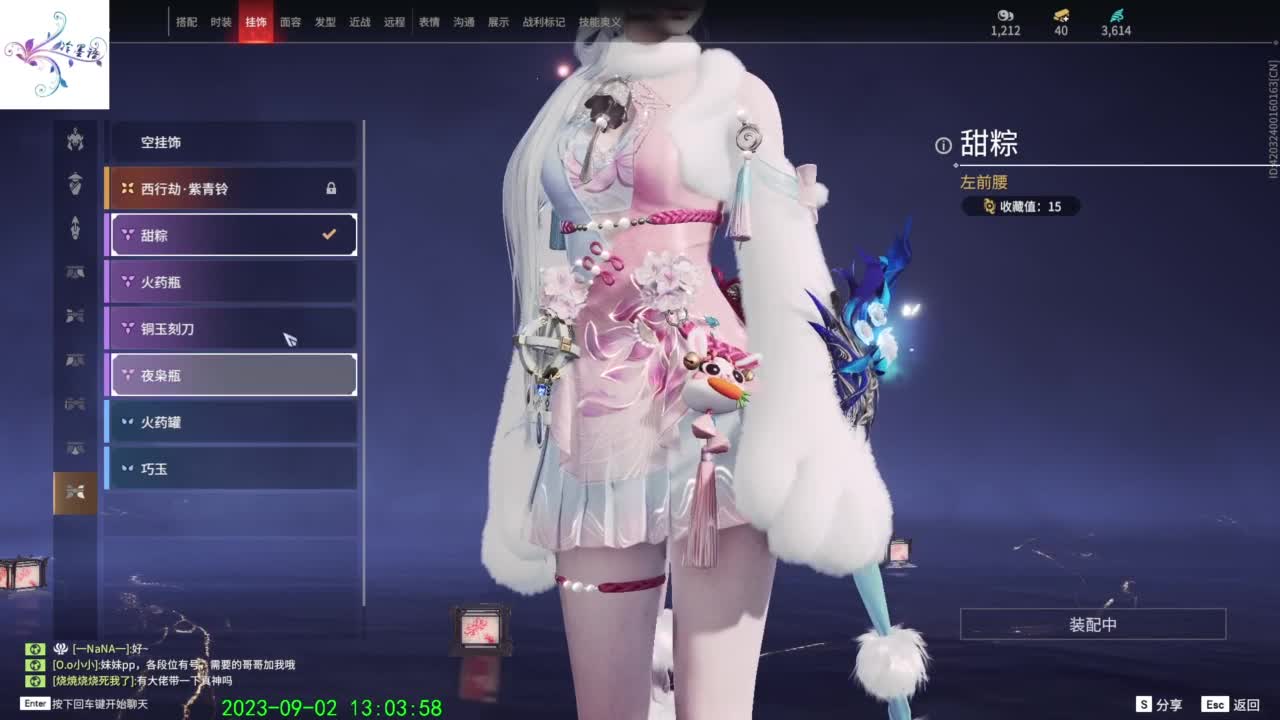
Task: Select the 火药瓶 accessory entry
Action: click(x=230, y=281)
